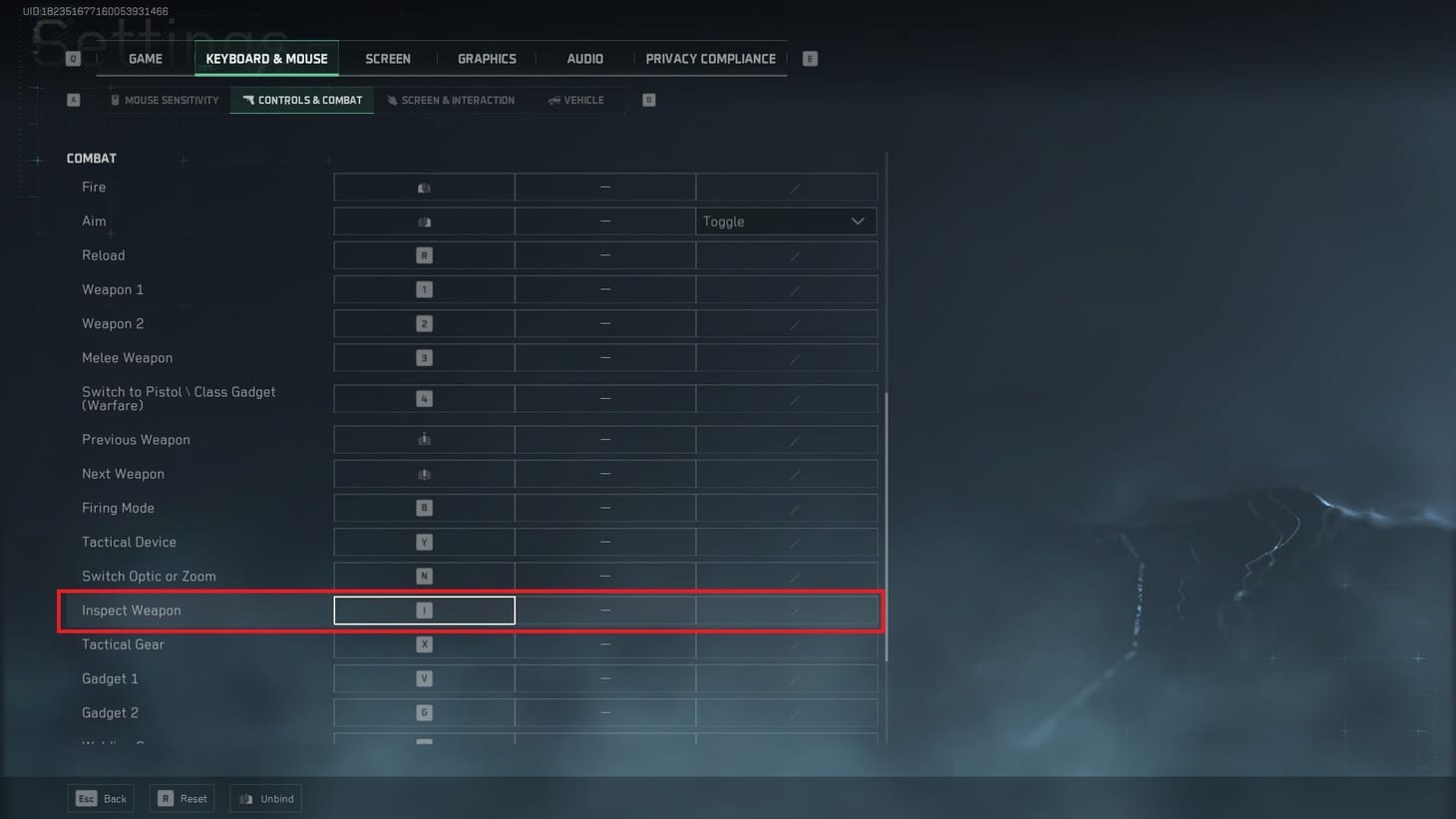Click the Unbind button
1456x819 pixels.
point(265,798)
